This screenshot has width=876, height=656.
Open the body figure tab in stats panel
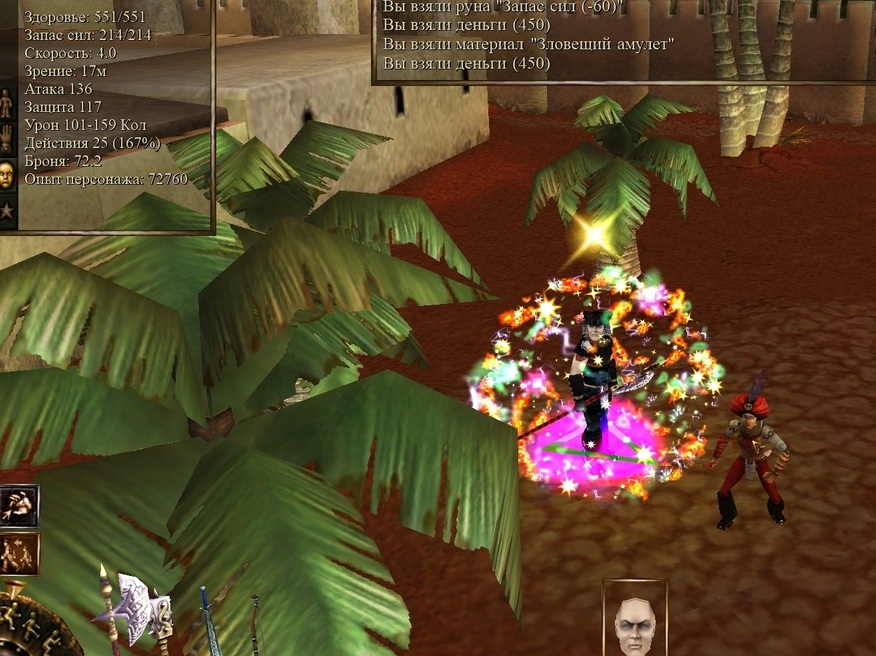click(x=8, y=101)
